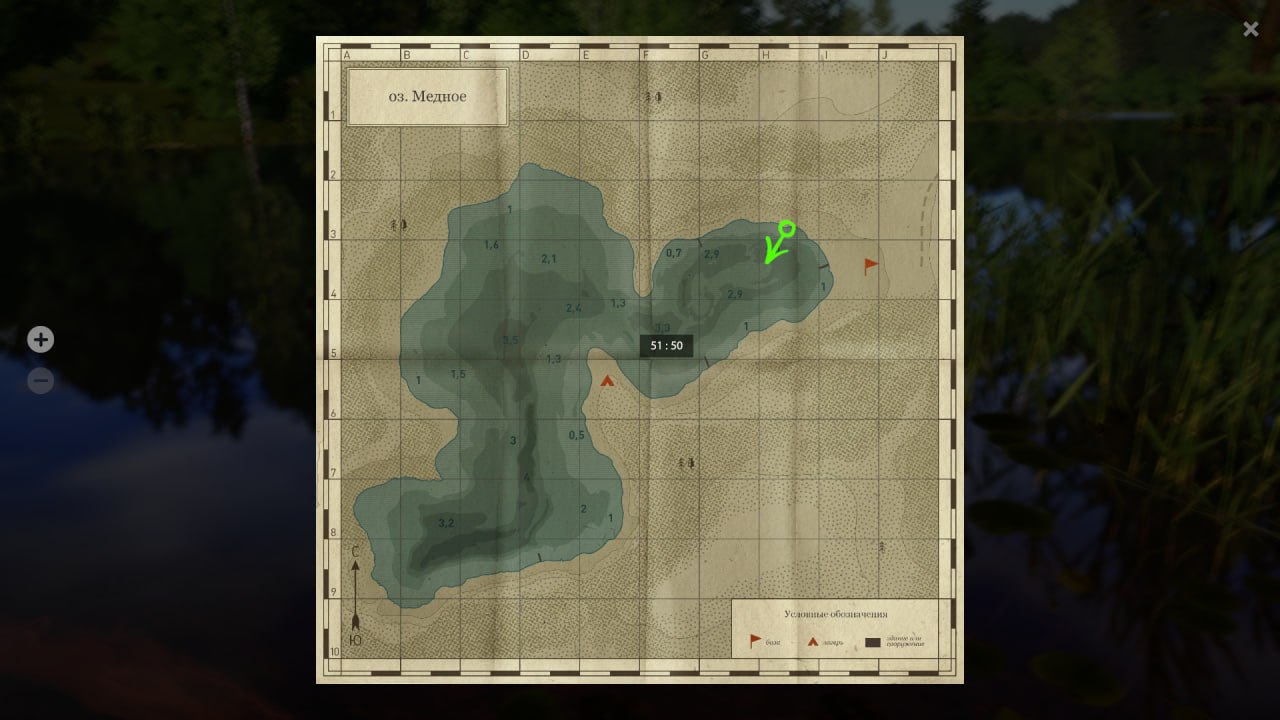Image resolution: width=1280 pixels, height=720 pixels.
Task: Zoom out the map with minus button
Action: point(40,381)
